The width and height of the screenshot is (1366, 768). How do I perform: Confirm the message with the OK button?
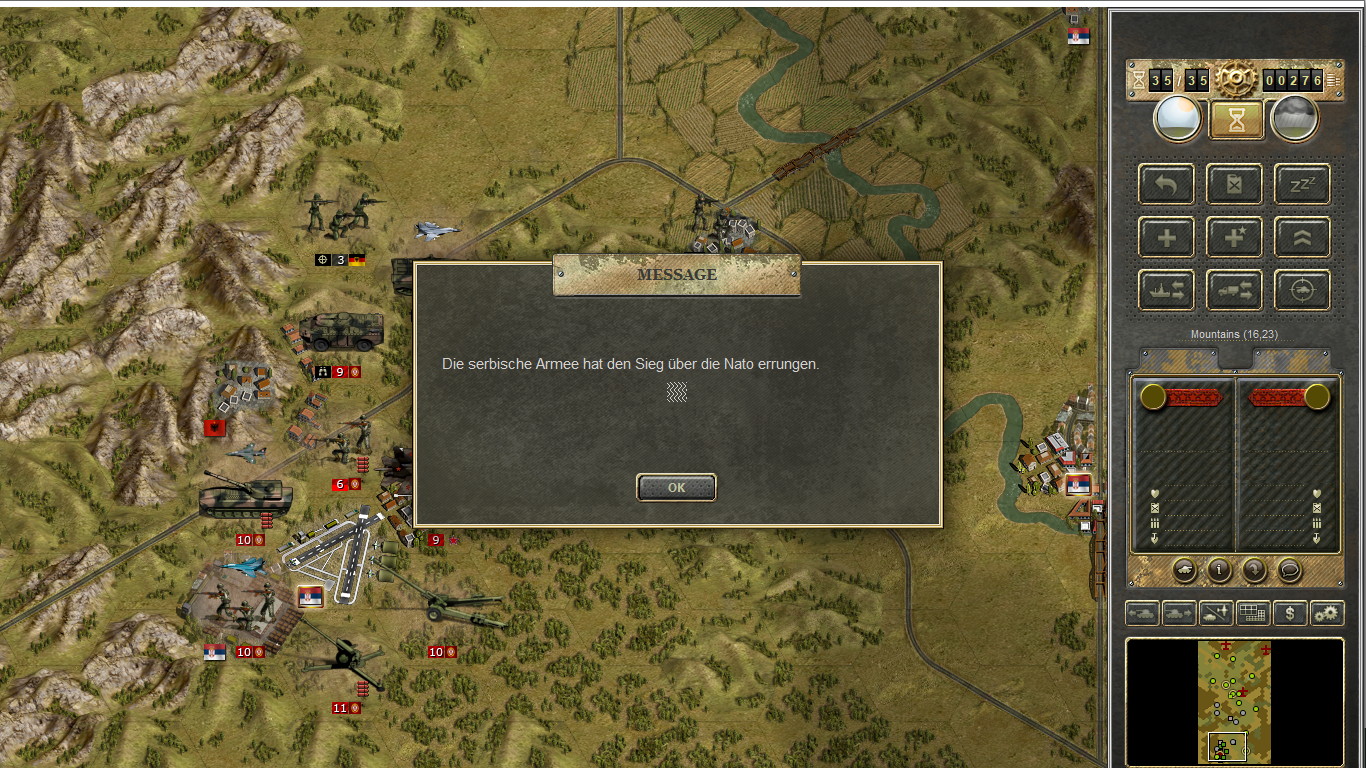point(676,487)
